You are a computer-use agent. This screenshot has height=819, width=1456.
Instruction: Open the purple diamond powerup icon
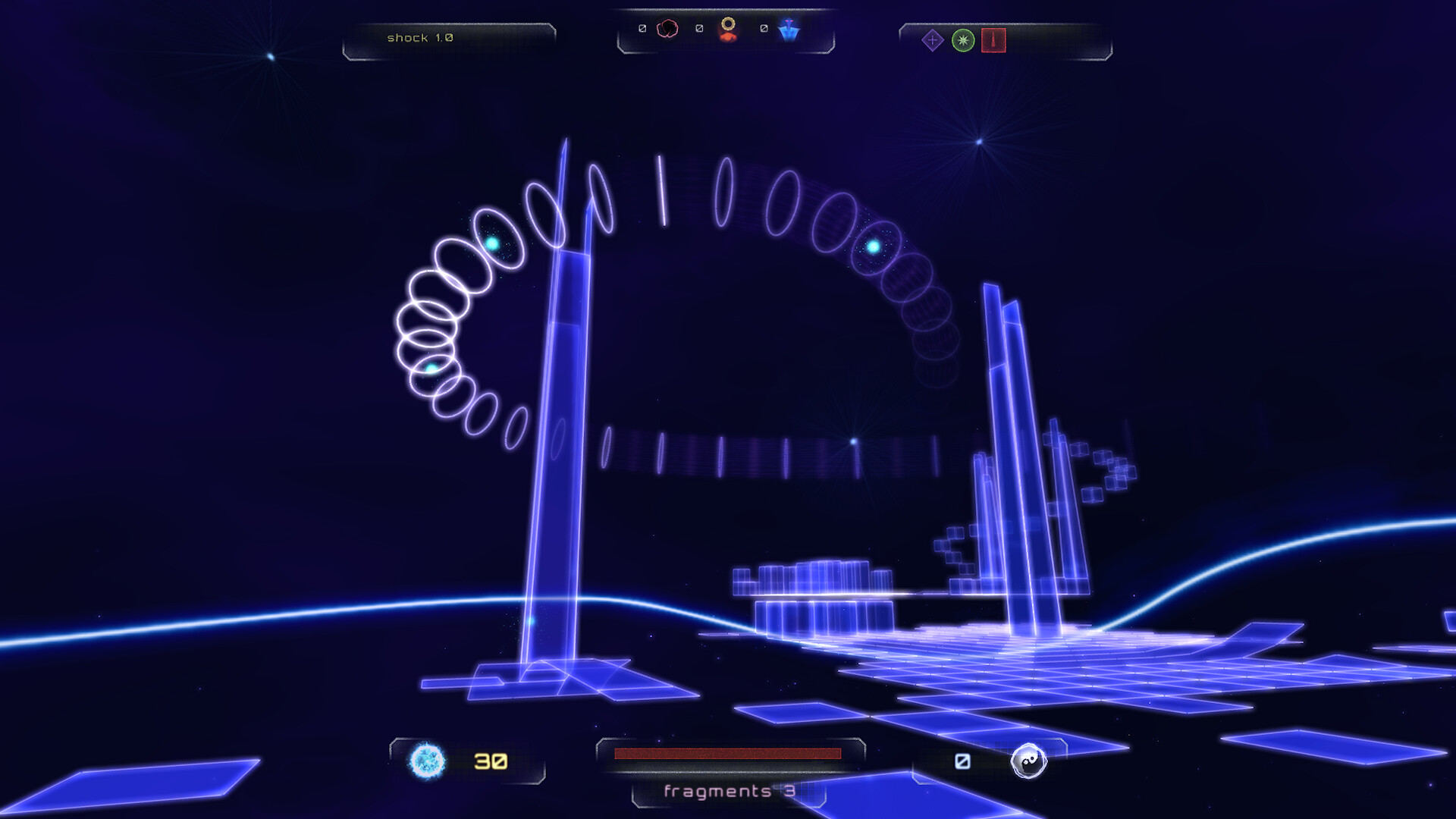coord(932,39)
